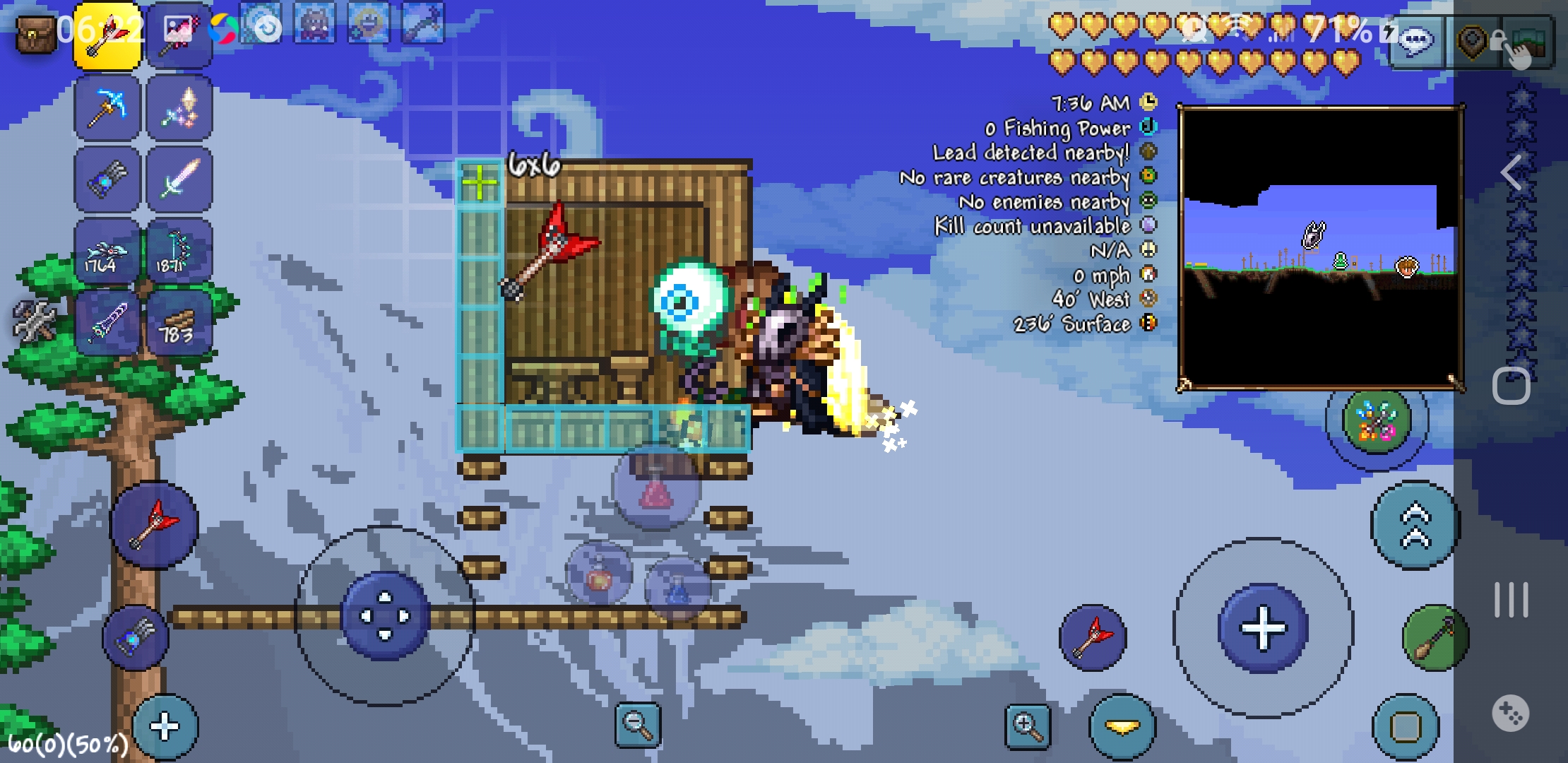Tap the yellow down-arrow drop button
Screen dimensions: 1568x763
click(1122, 726)
